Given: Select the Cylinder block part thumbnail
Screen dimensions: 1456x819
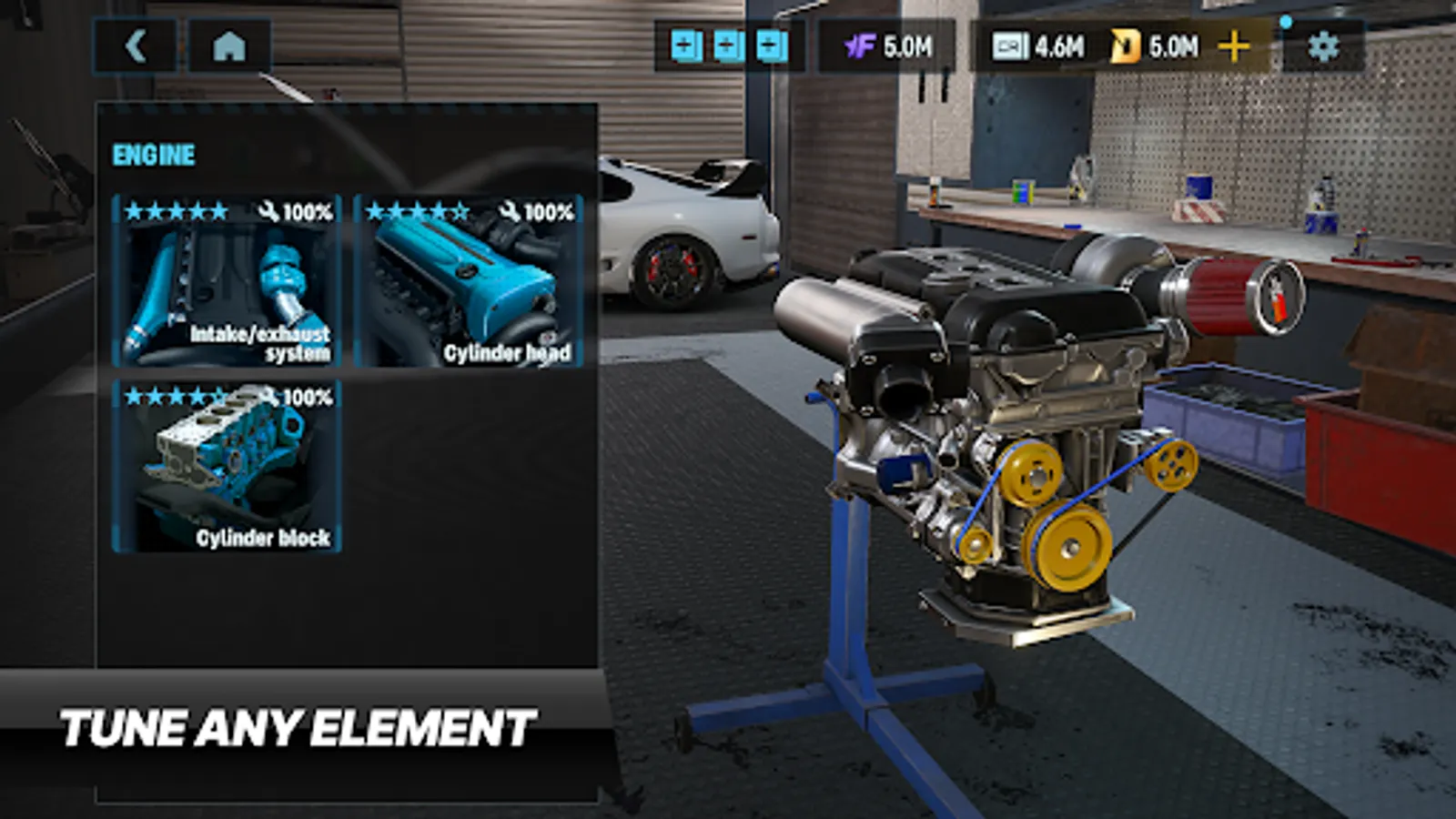Looking at the screenshot, I should (226, 469).
